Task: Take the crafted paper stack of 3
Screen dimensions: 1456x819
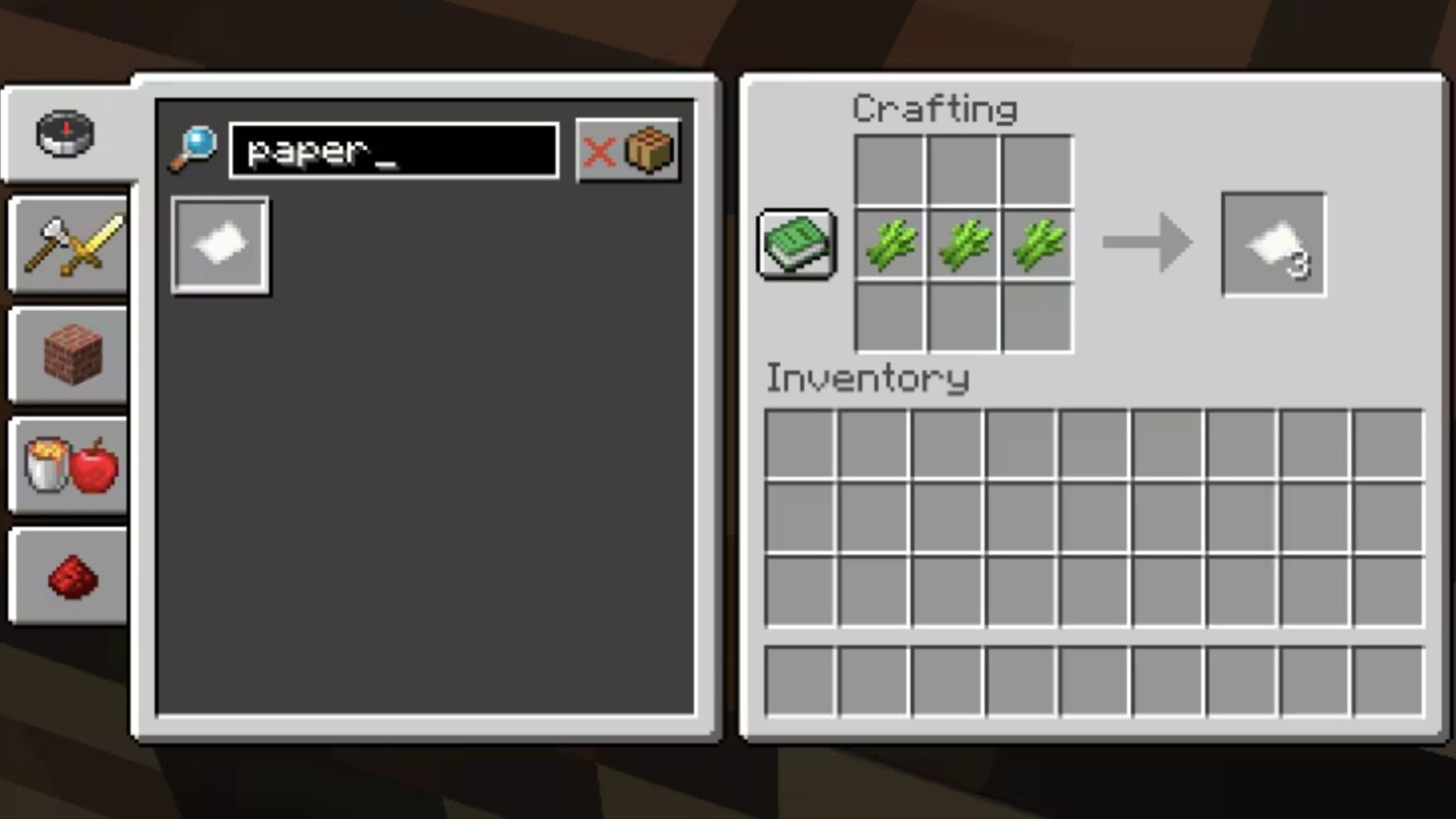Action: point(1273,244)
